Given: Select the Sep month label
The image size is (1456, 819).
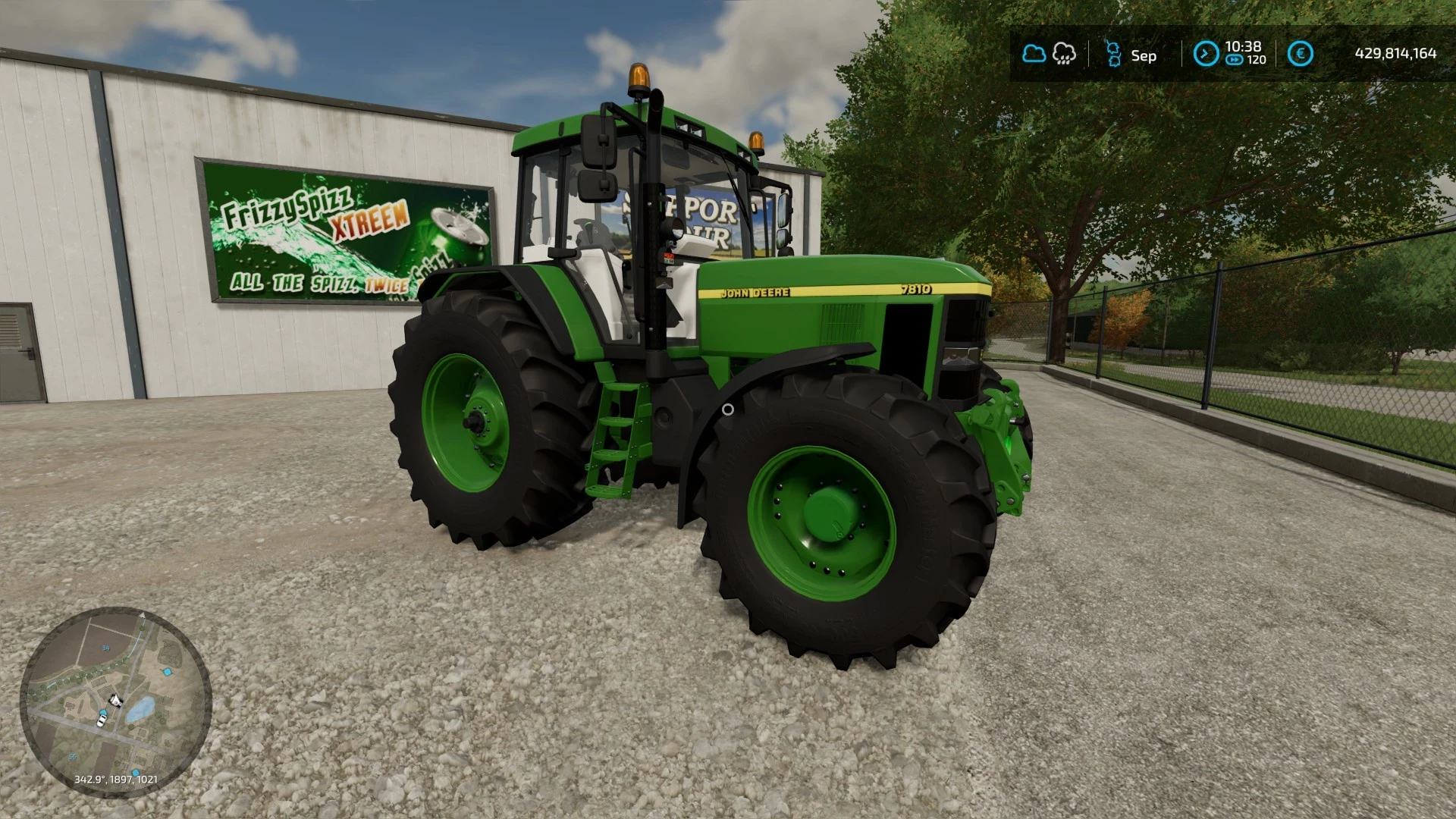Looking at the screenshot, I should (x=1144, y=55).
